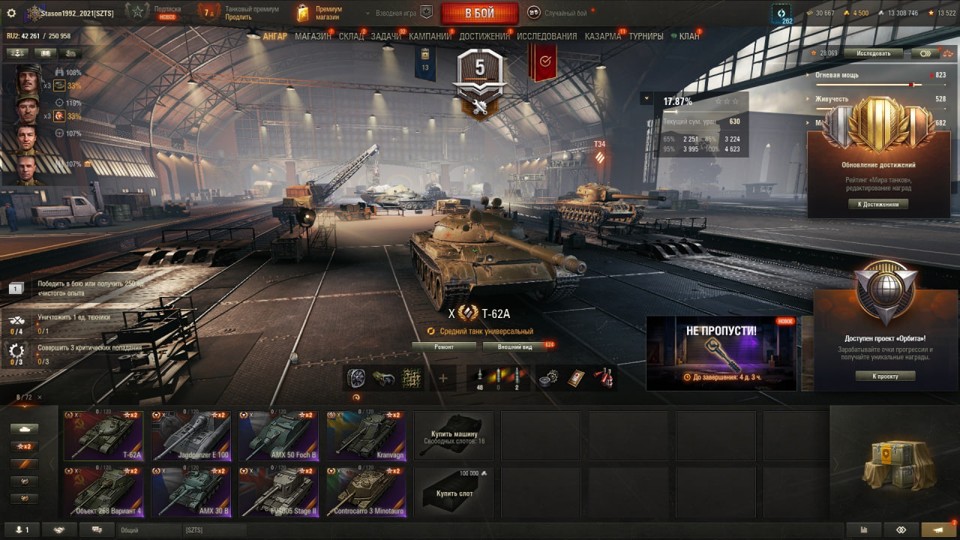The image size is (960, 540).
Task: Go to achievements via К достижениям button
Action: (879, 204)
